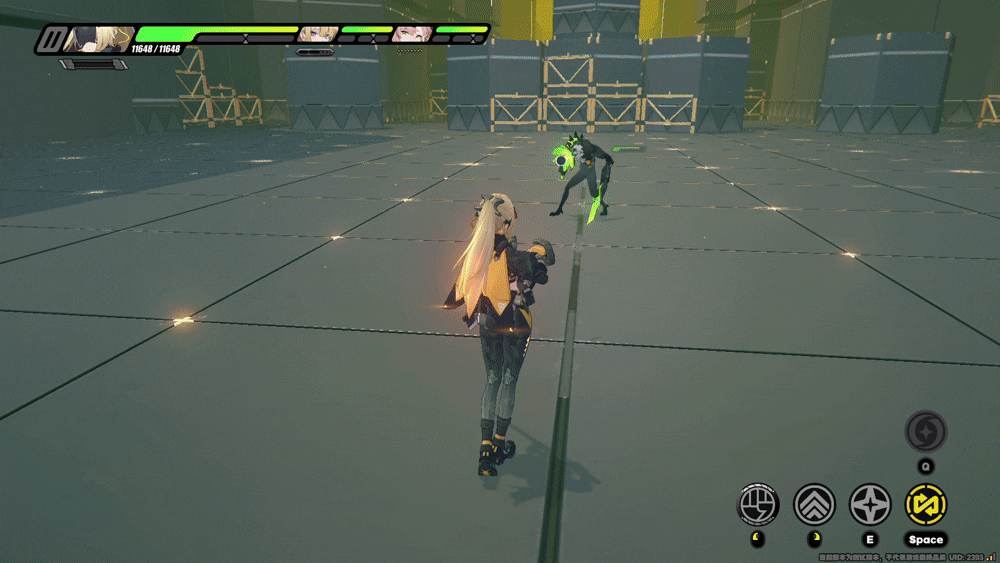Select the active blonde character portrait
The height and width of the screenshot is (563, 1000).
click(x=98, y=39)
